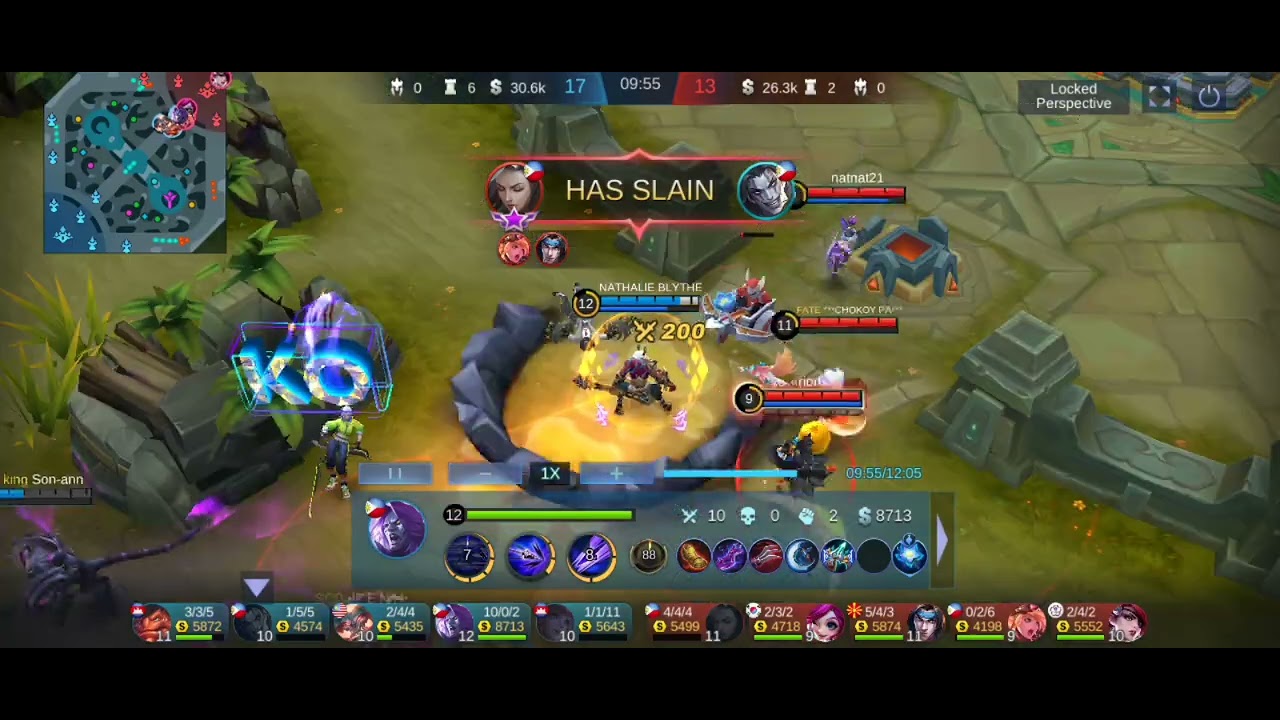Select the crescent moon item in the inventory

click(x=802, y=556)
